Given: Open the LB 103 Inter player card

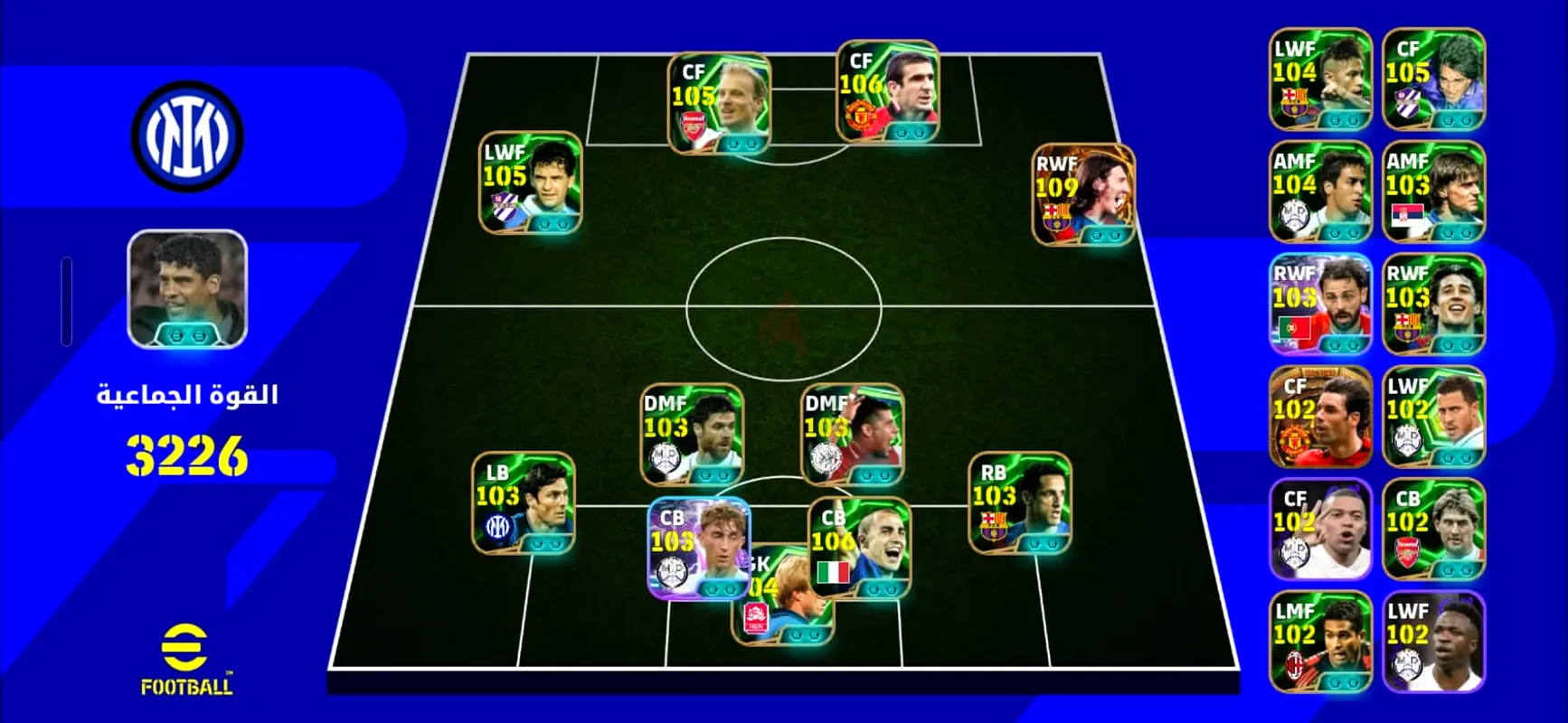Looking at the screenshot, I should pyautogui.click(x=523, y=502).
